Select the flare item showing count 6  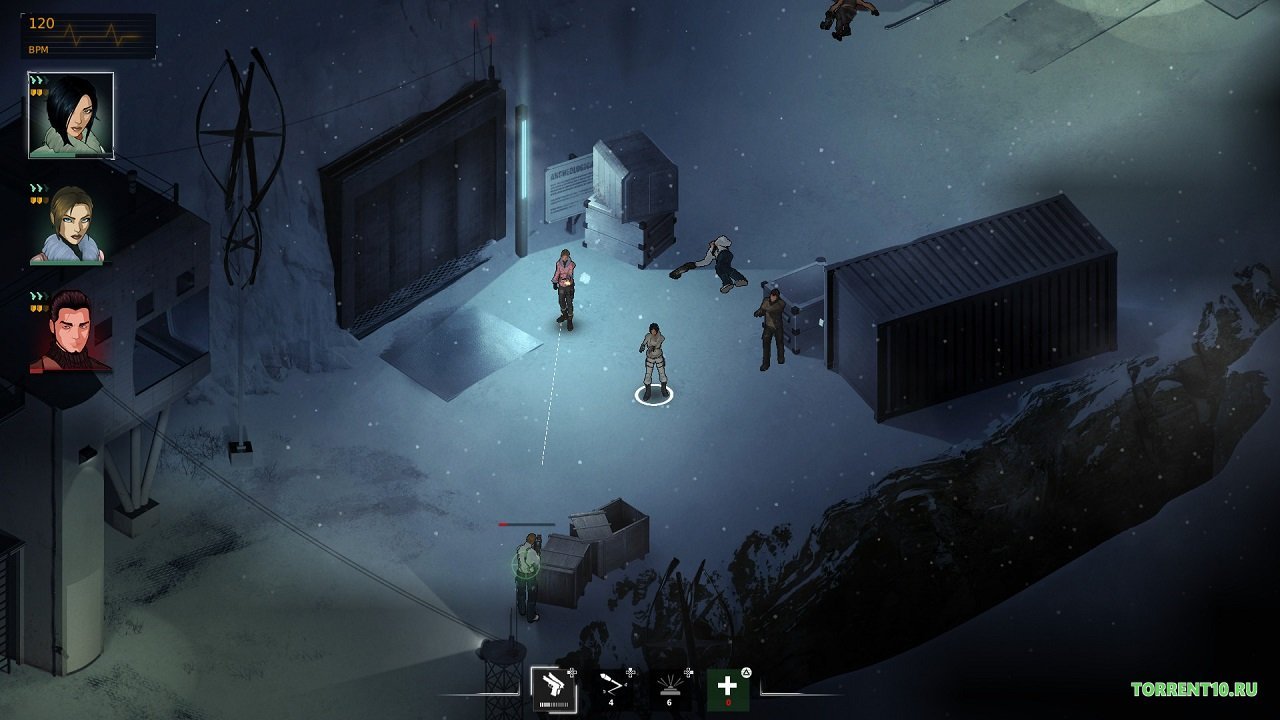coord(670,688)
